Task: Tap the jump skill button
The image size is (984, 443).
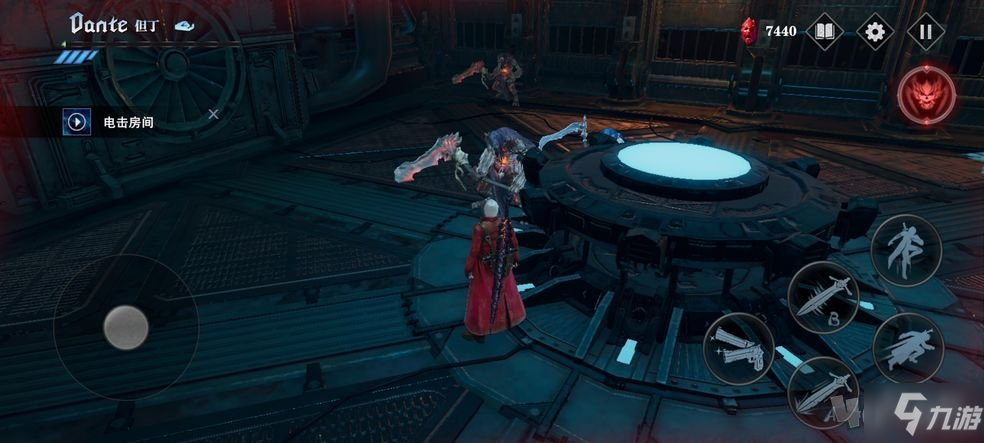Action: [905, 249]
